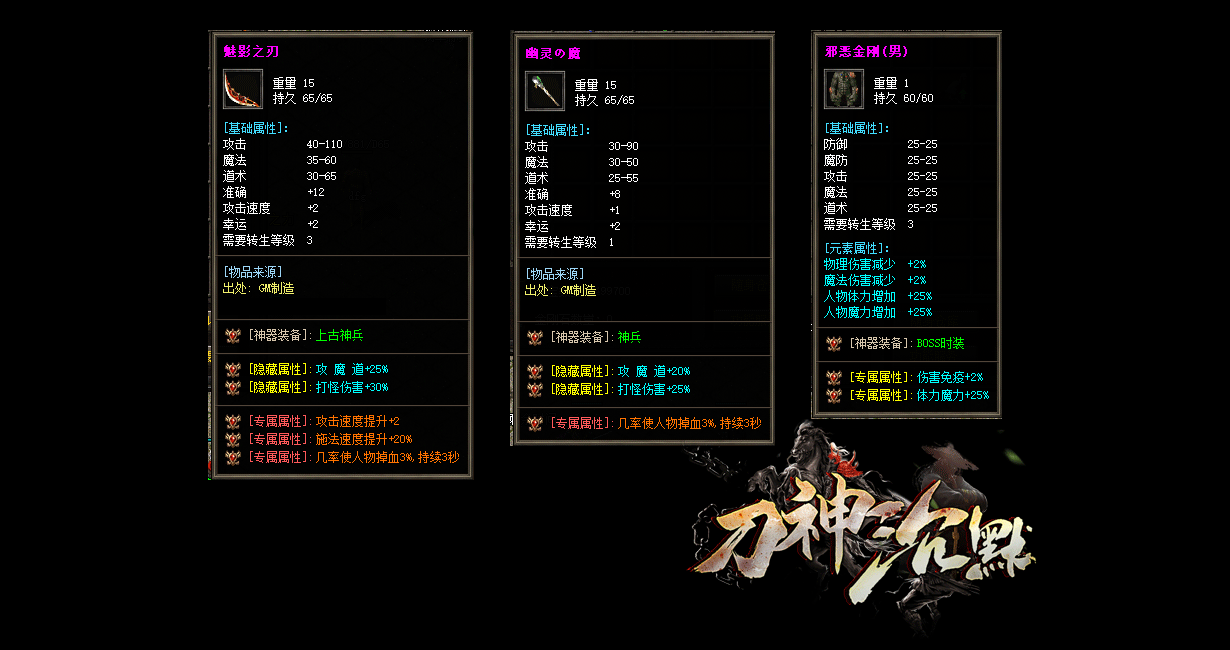This screenshot has width=1230, height=650.
Task: Choose the green armor costume icon
Action: [x=844, y=89]
